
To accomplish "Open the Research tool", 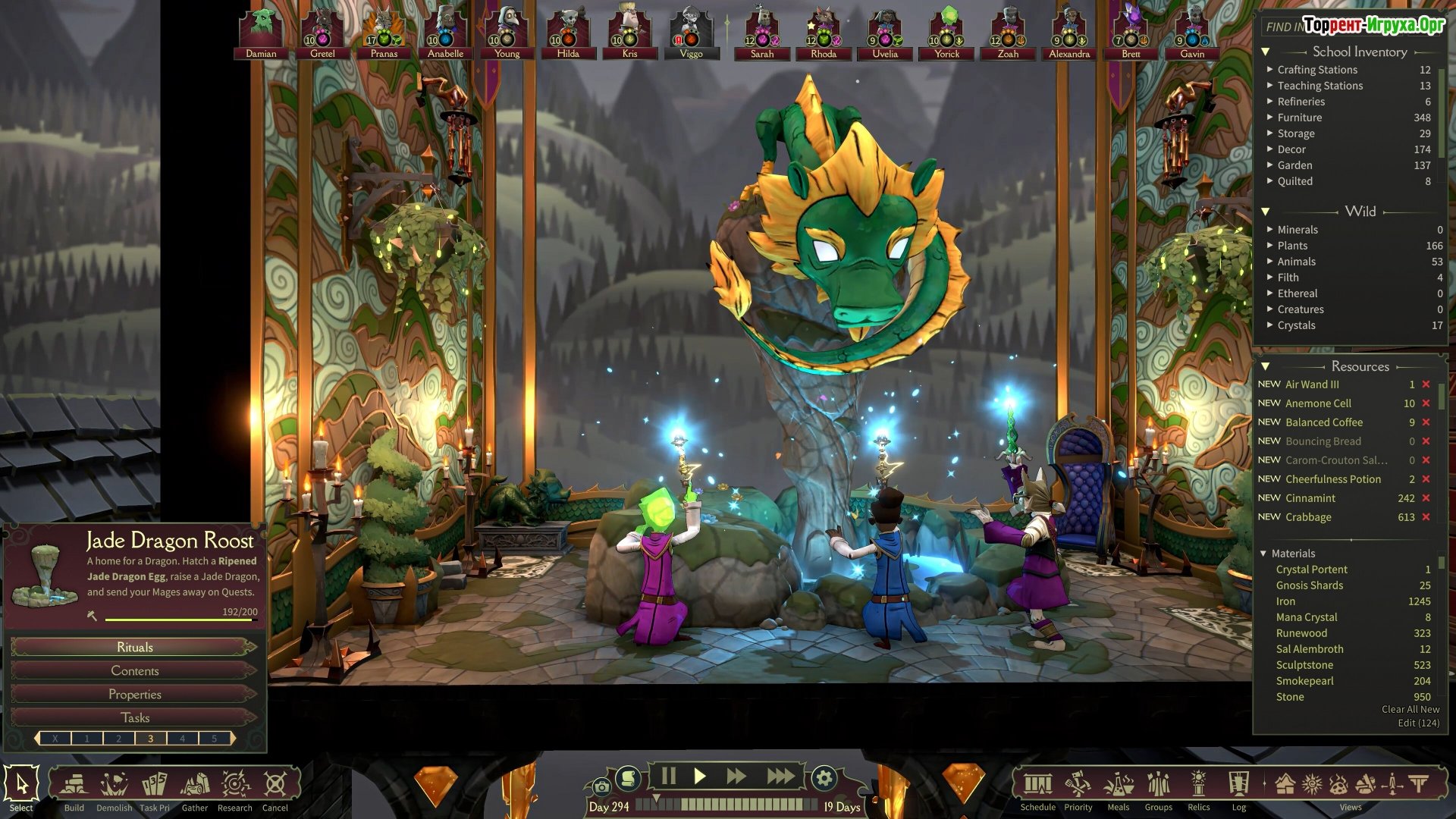I will tap(235, 785).
